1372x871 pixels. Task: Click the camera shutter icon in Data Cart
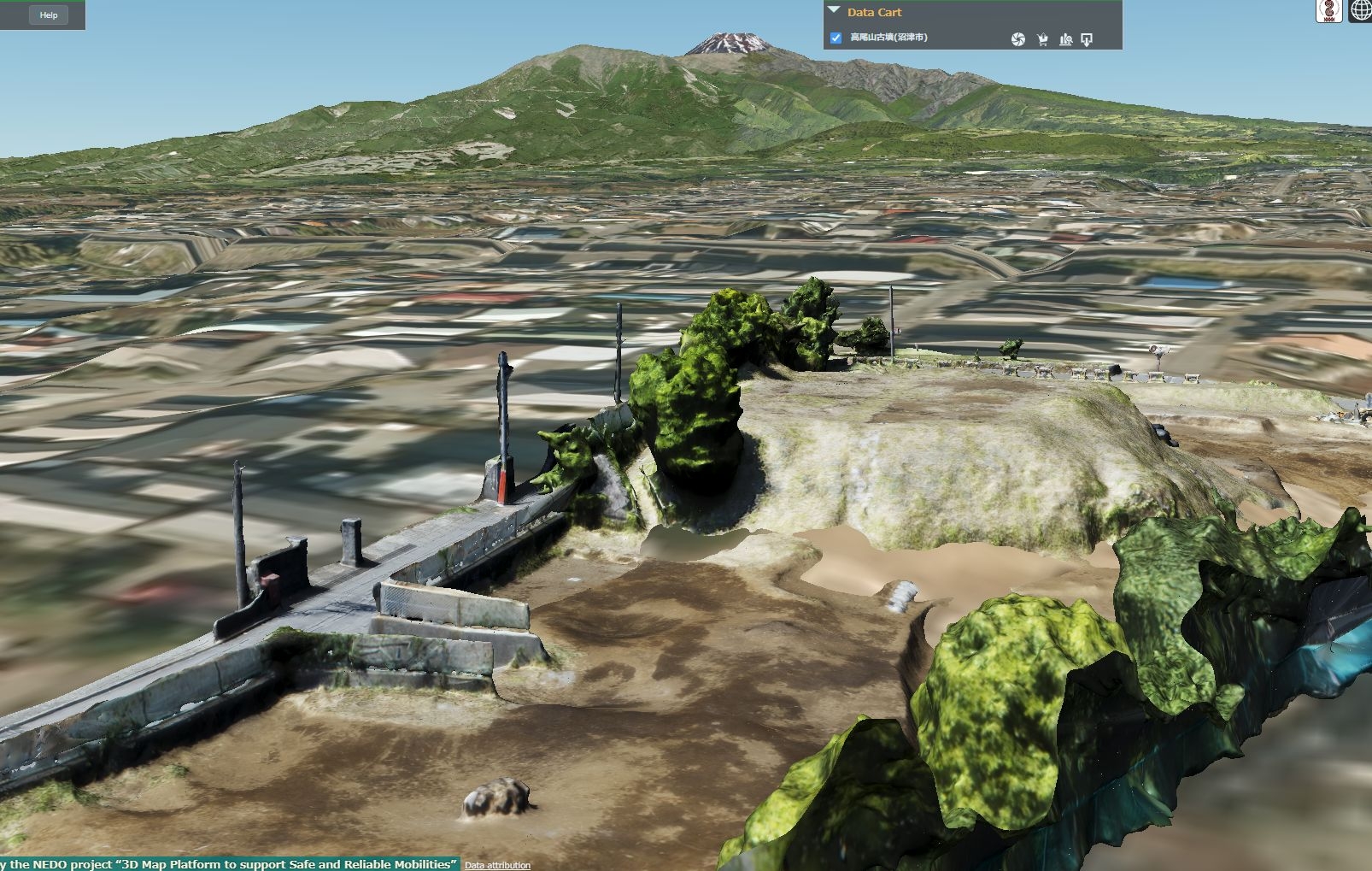pyautogui.click(x=1017, y=39)
